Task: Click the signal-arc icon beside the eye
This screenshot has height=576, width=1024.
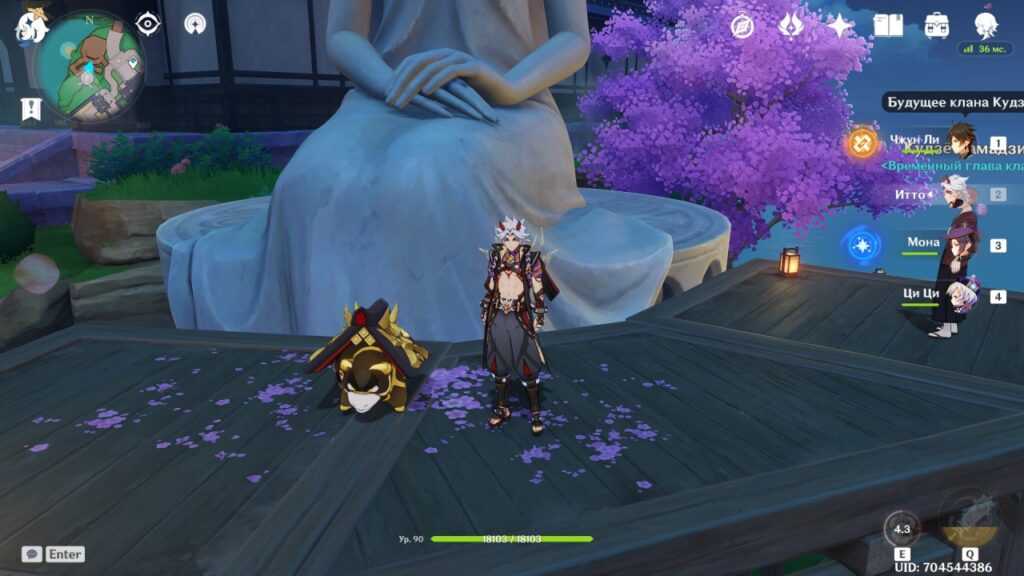Action: pyautogui.click(x=195, y=23)
